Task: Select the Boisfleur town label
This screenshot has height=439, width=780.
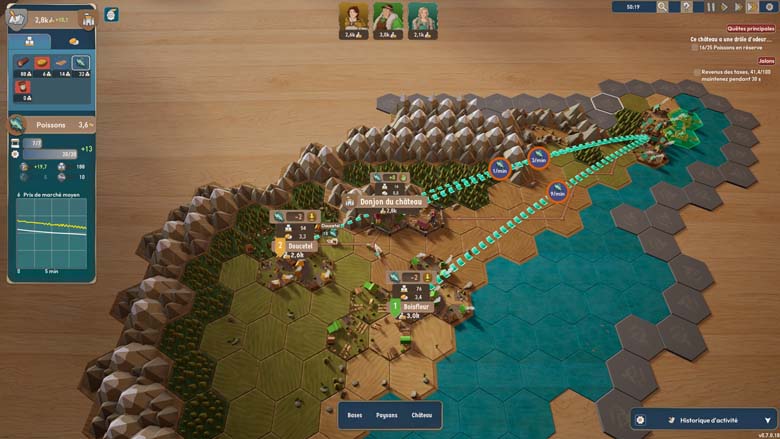Action: tap(415, 307)
